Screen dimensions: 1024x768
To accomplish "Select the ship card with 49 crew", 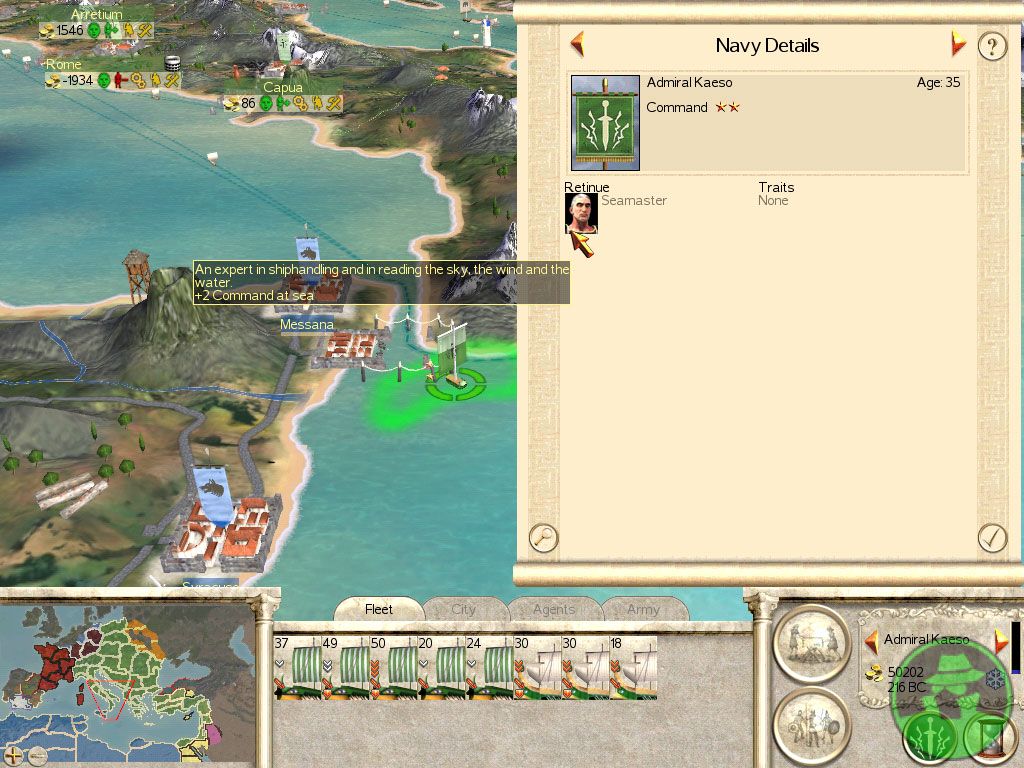I will tap(344, 667).
